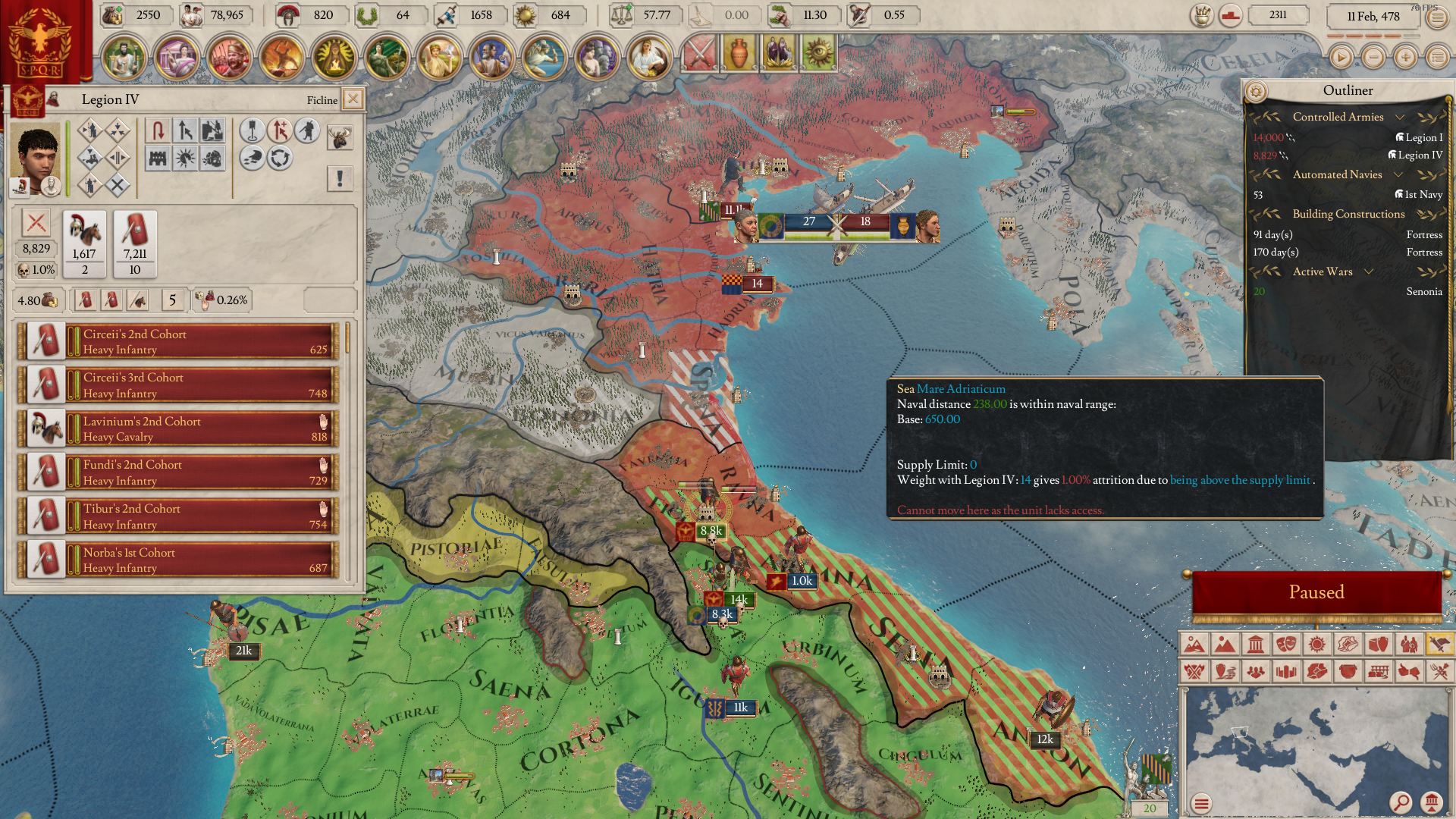Increase game speed with plus button
Image resolution: width=1456 pixels, height=819 pixels.
point(1405,57)
